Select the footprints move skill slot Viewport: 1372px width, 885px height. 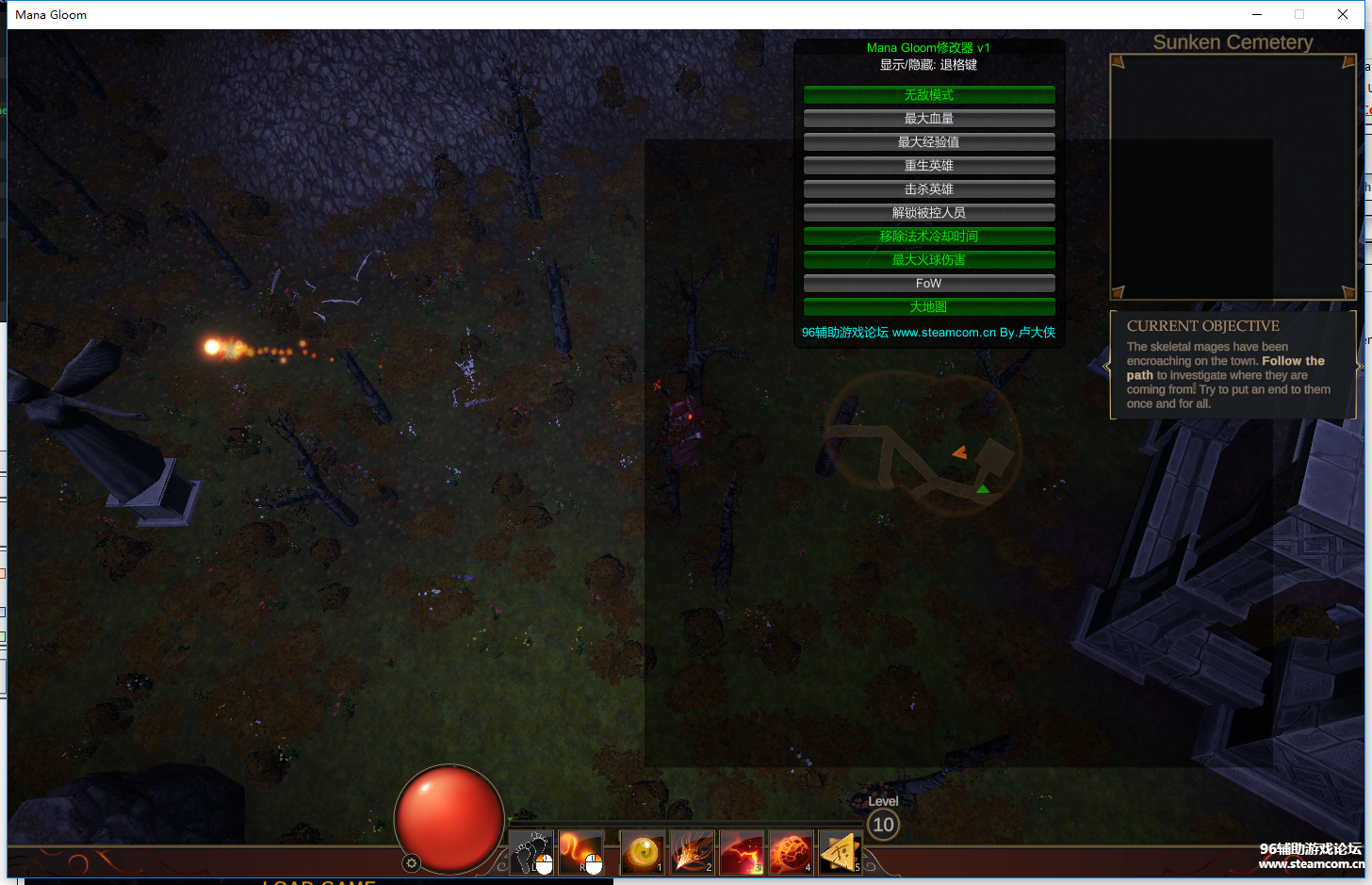pos(531,852)
